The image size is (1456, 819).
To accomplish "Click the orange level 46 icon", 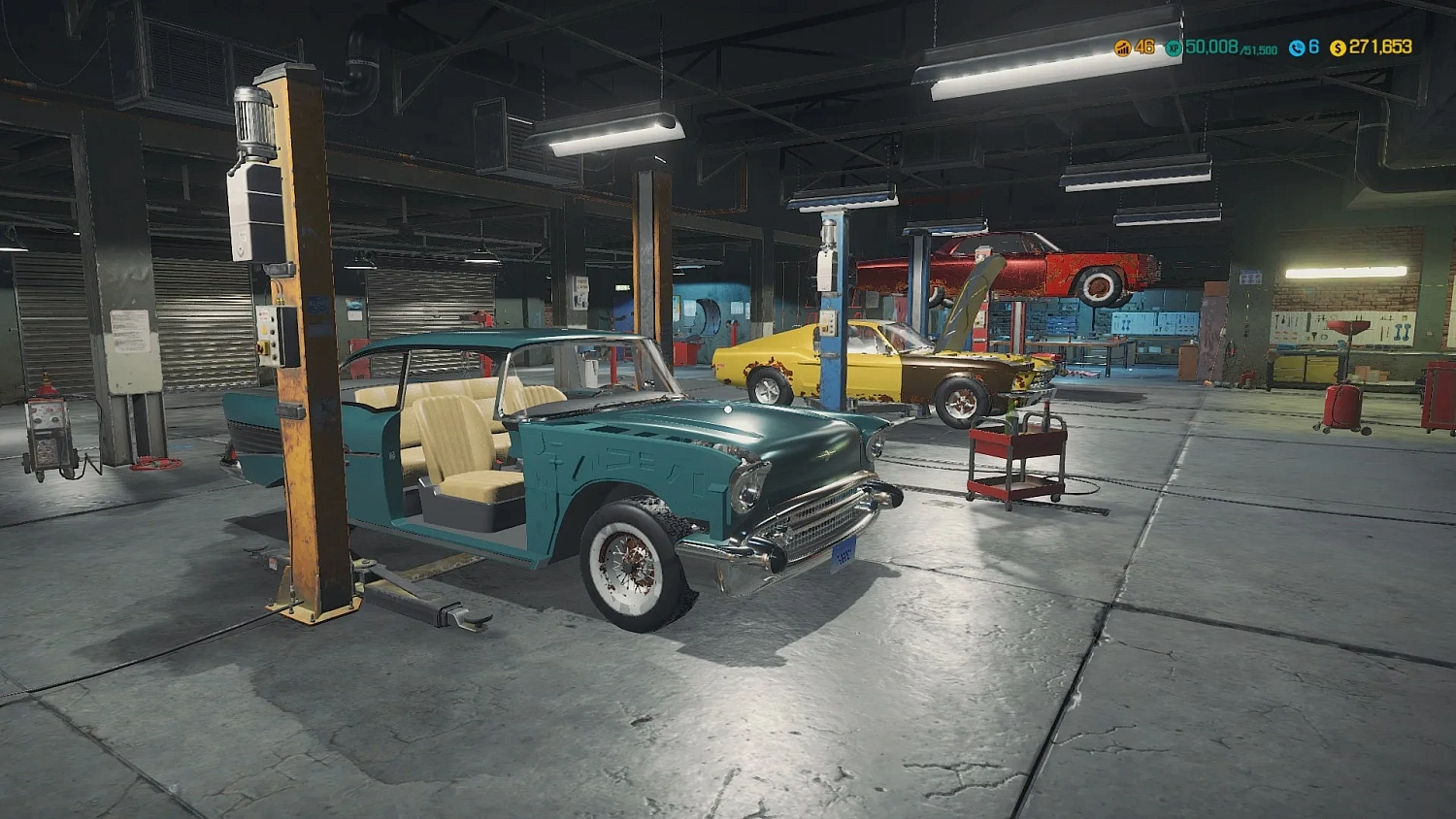I will [x=1123, y=48].
